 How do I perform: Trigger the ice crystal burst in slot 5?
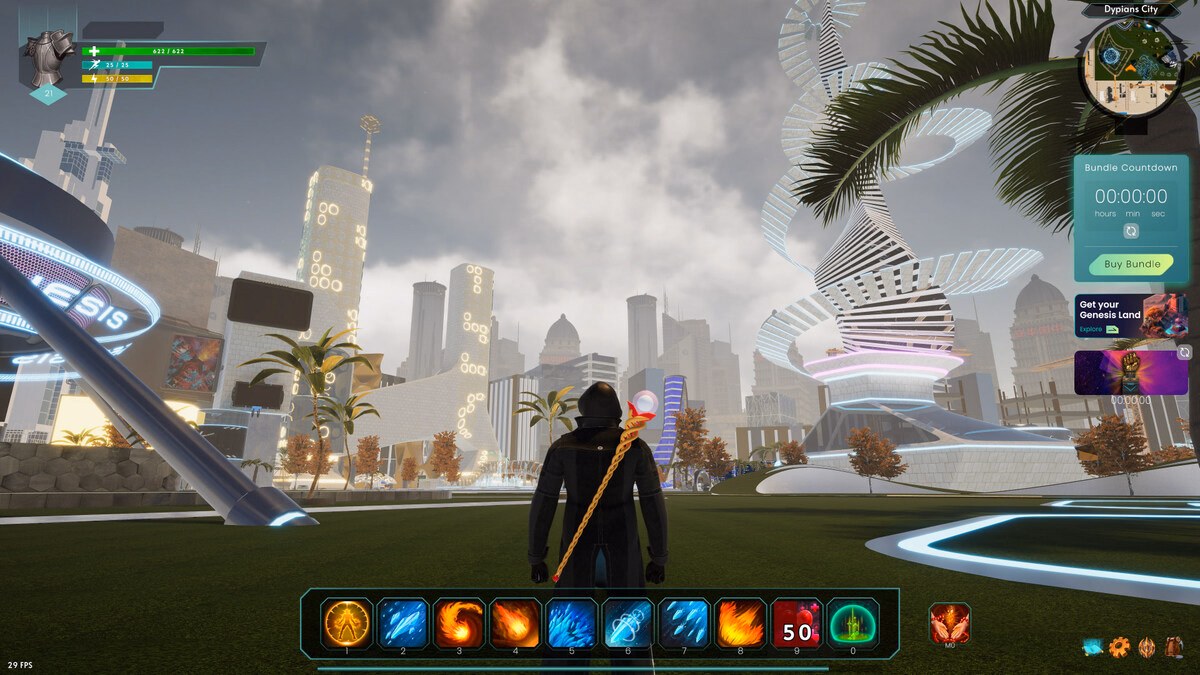[572, 623]
